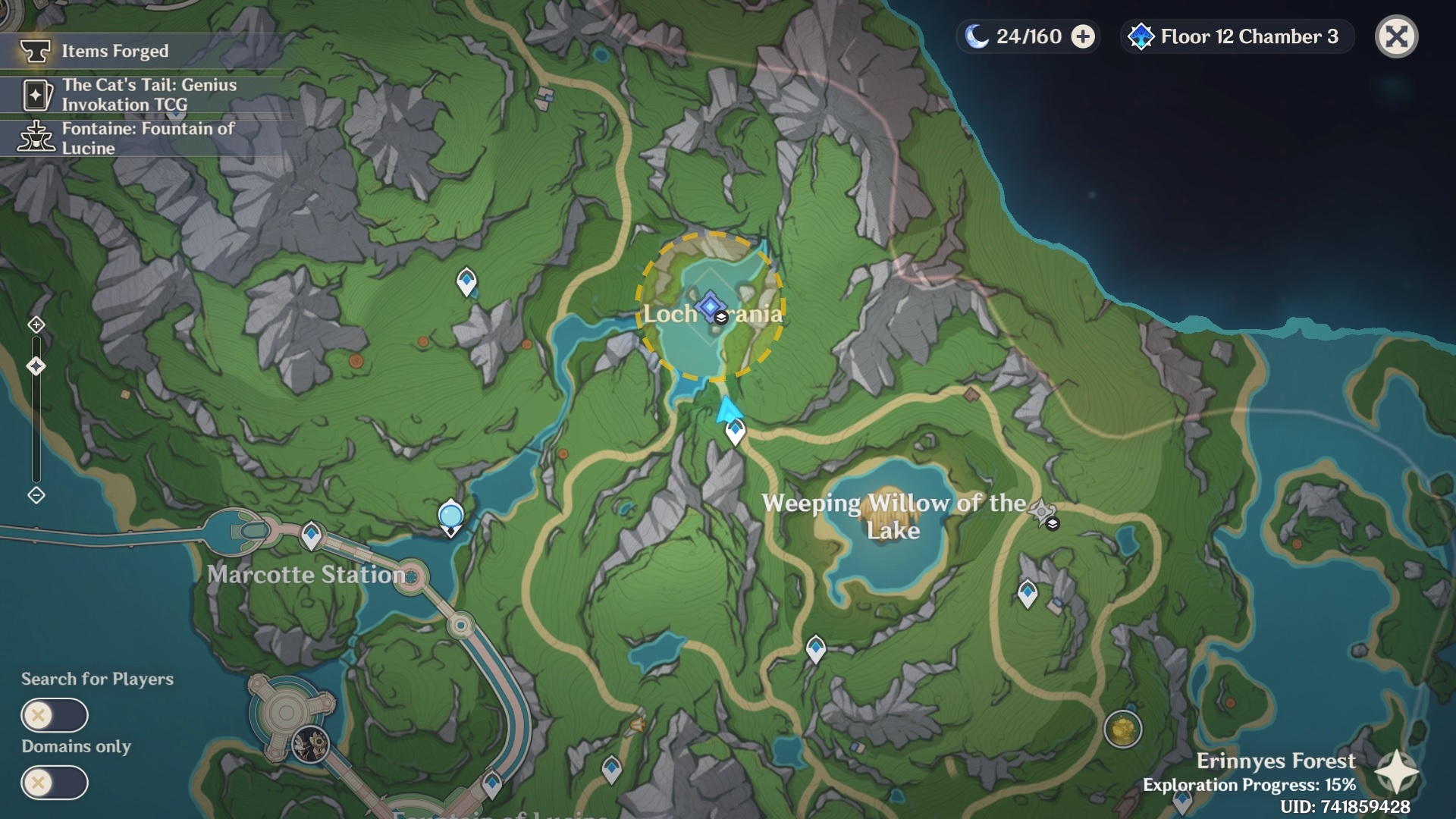This screenshot has height=819, width=1456.
Task: Select the Weeping Willow of the Lake boss marker
Action: [1042, 511]
